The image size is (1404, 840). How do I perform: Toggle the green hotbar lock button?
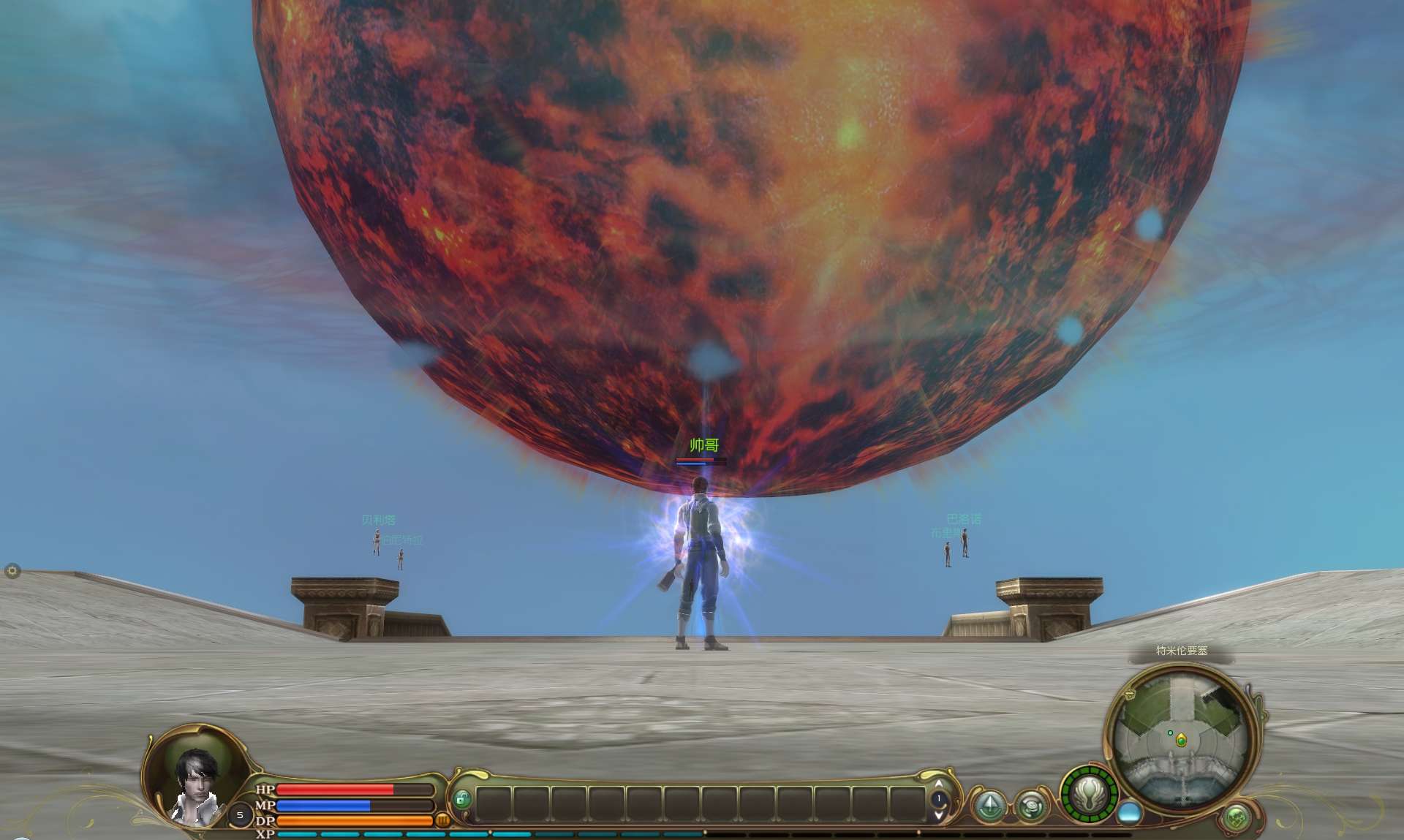(461, 799)
